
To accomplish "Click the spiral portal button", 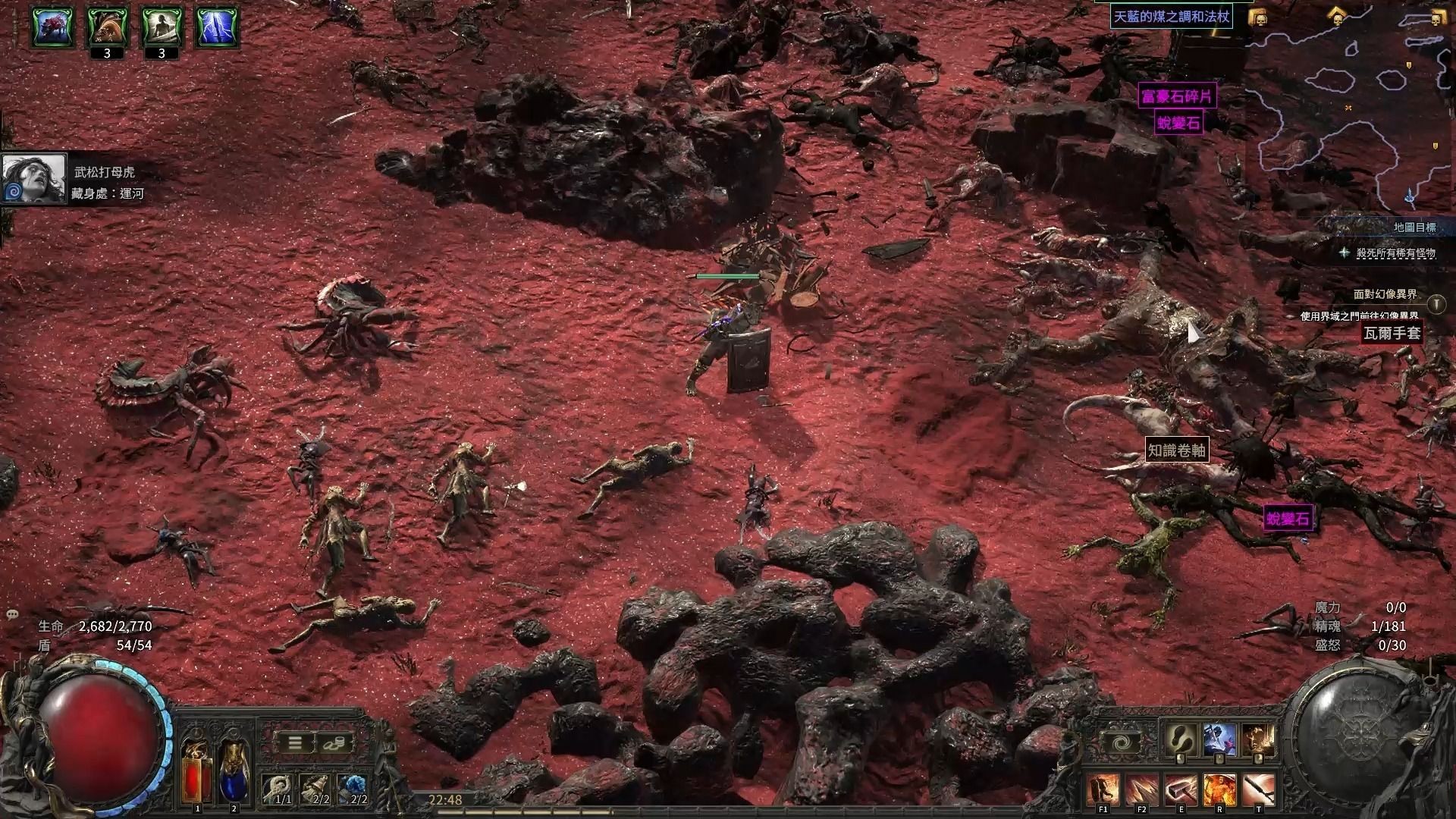I will click(1121, 742).
